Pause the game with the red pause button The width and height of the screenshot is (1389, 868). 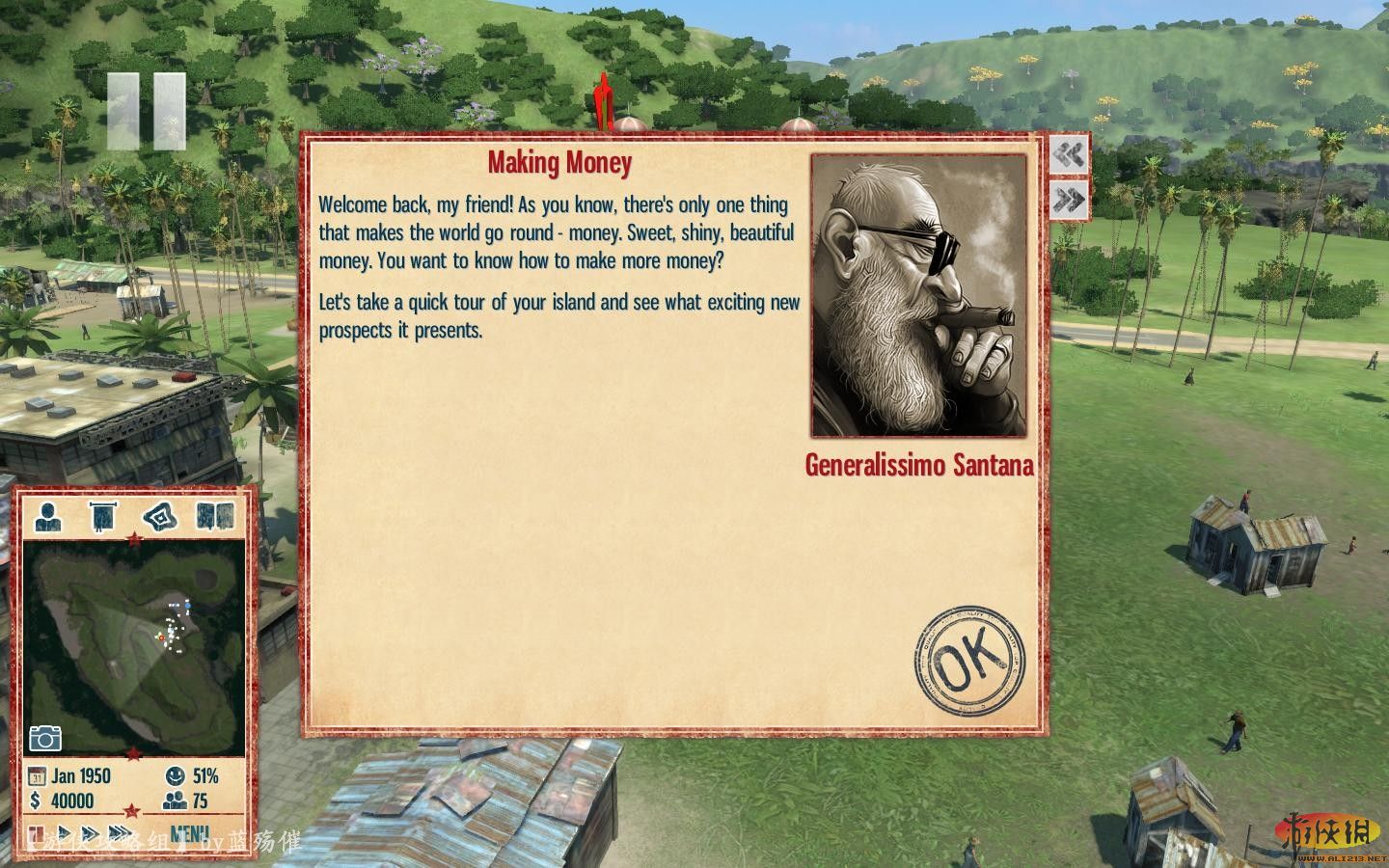[36, 833]
